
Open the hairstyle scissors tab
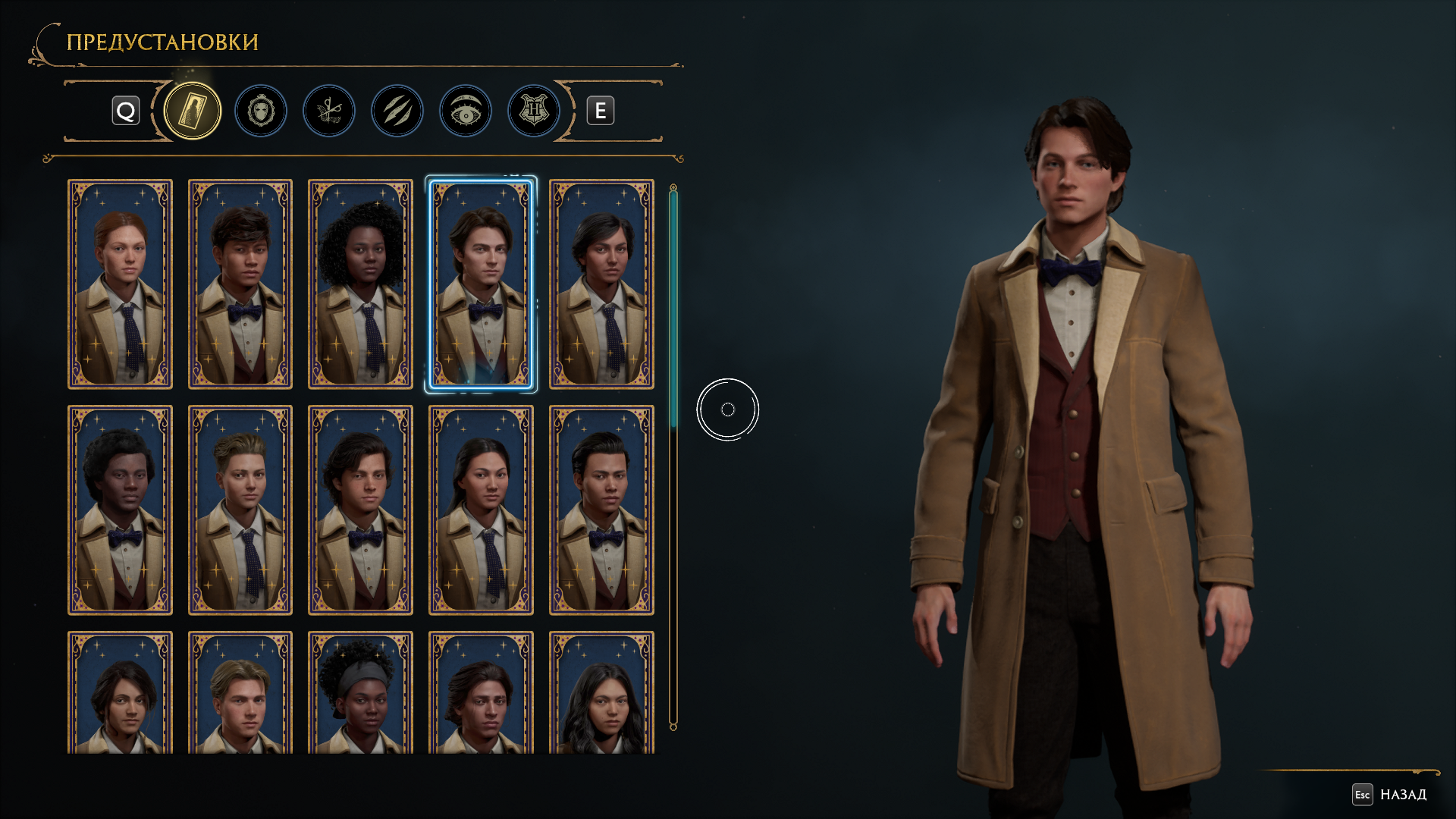click(329, 111)
